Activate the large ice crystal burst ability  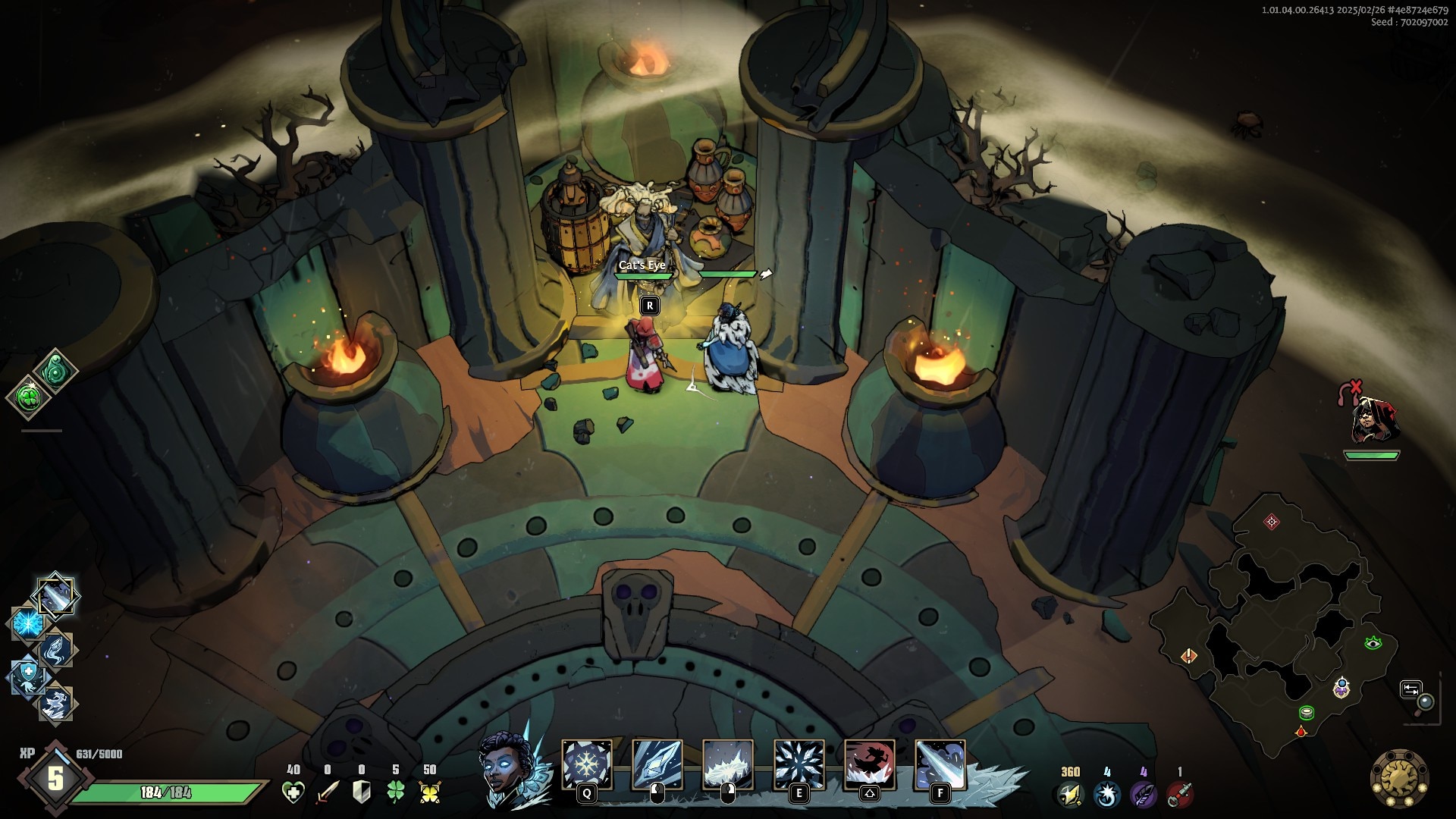tap(799, 764)
